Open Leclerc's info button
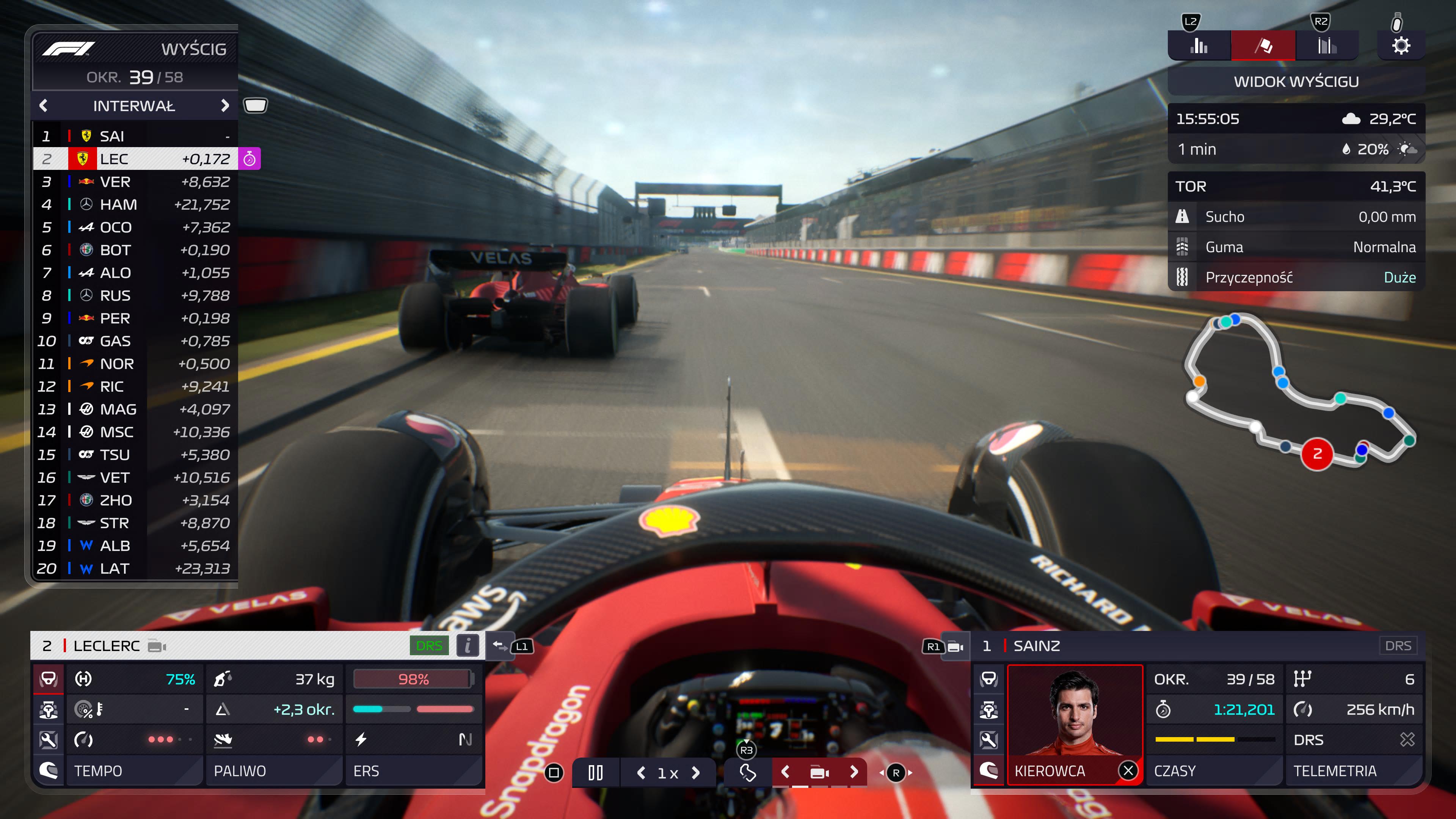 [468, 645]
